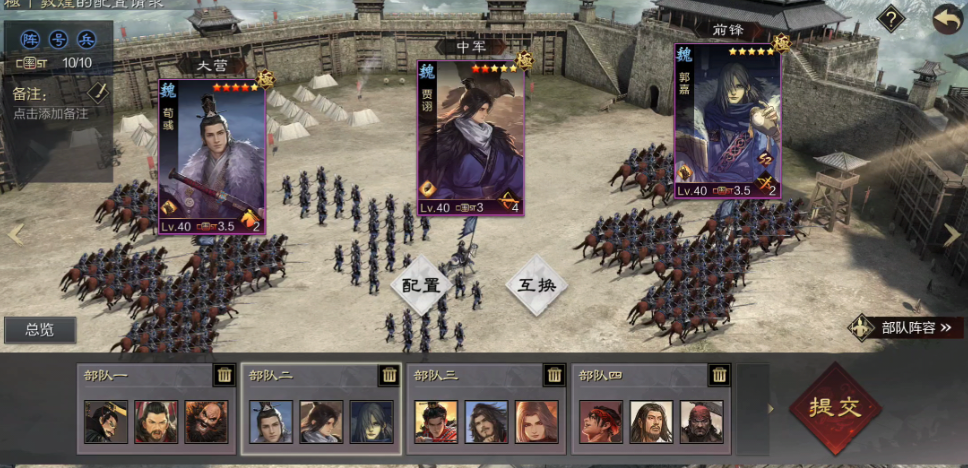Image resolution: width=968 pixels, height=468 pixels.
Task: Show the previous team with left arrow
Action: [14, 234]
